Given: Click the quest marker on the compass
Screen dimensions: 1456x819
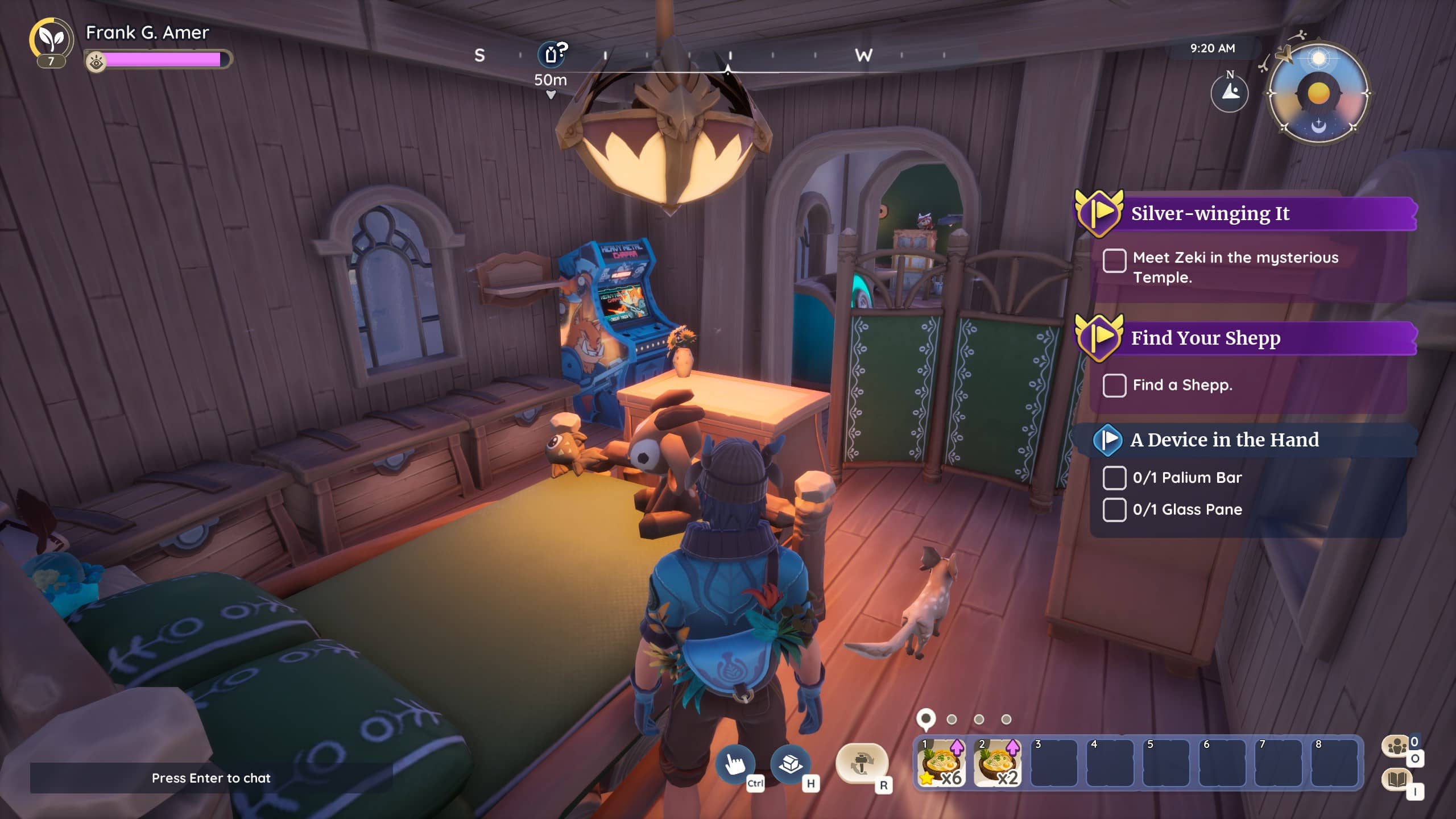Looking at the screenshot, I should point(551,54).
